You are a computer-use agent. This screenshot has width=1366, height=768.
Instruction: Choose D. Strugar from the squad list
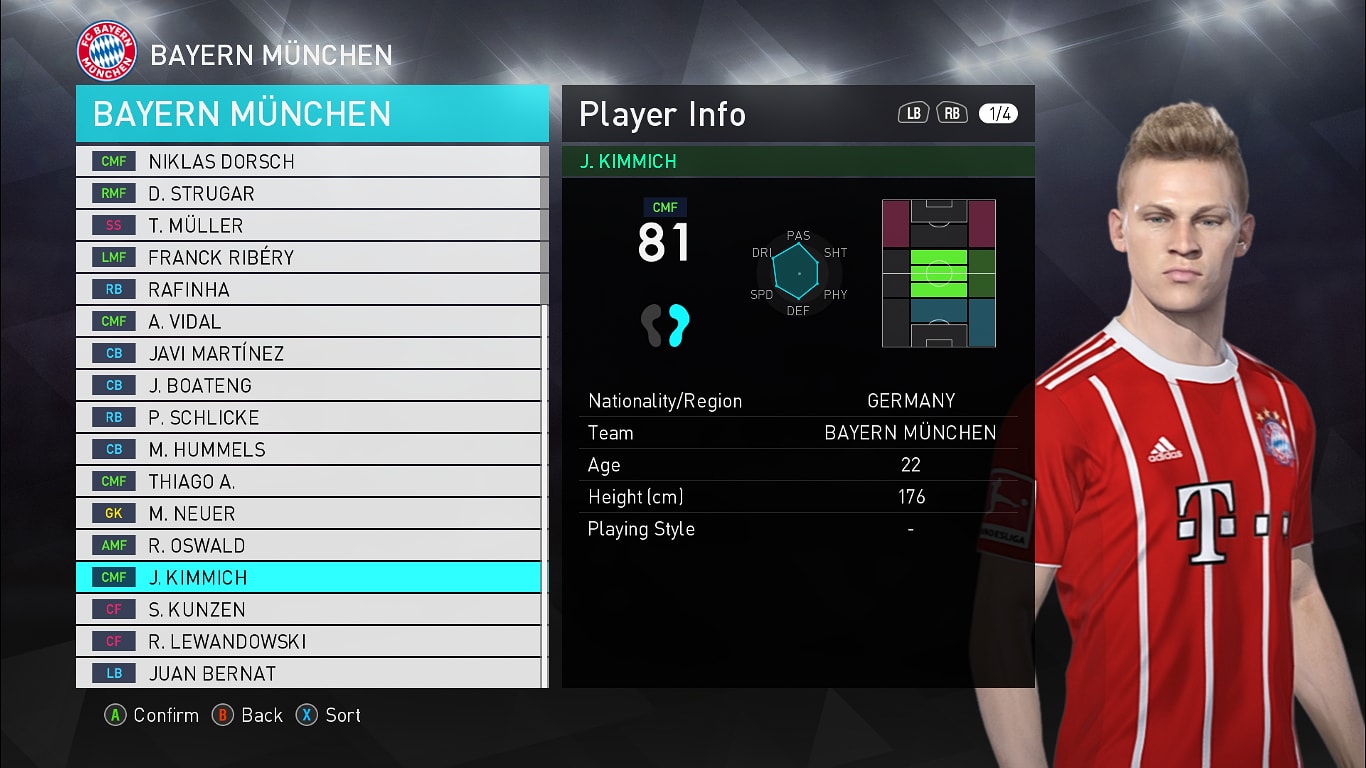tap(310, 193)
